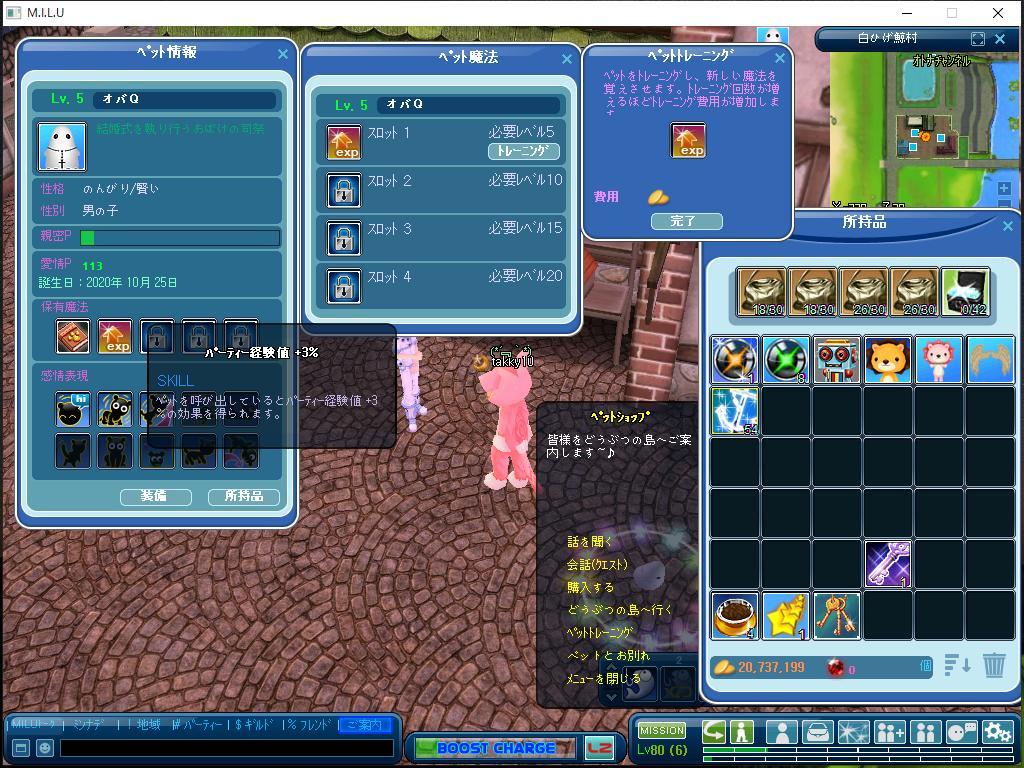The height and width of the screenshot is (768, 1024).
Task: Click the trash can icon in inventory
Action: [994, 665]
